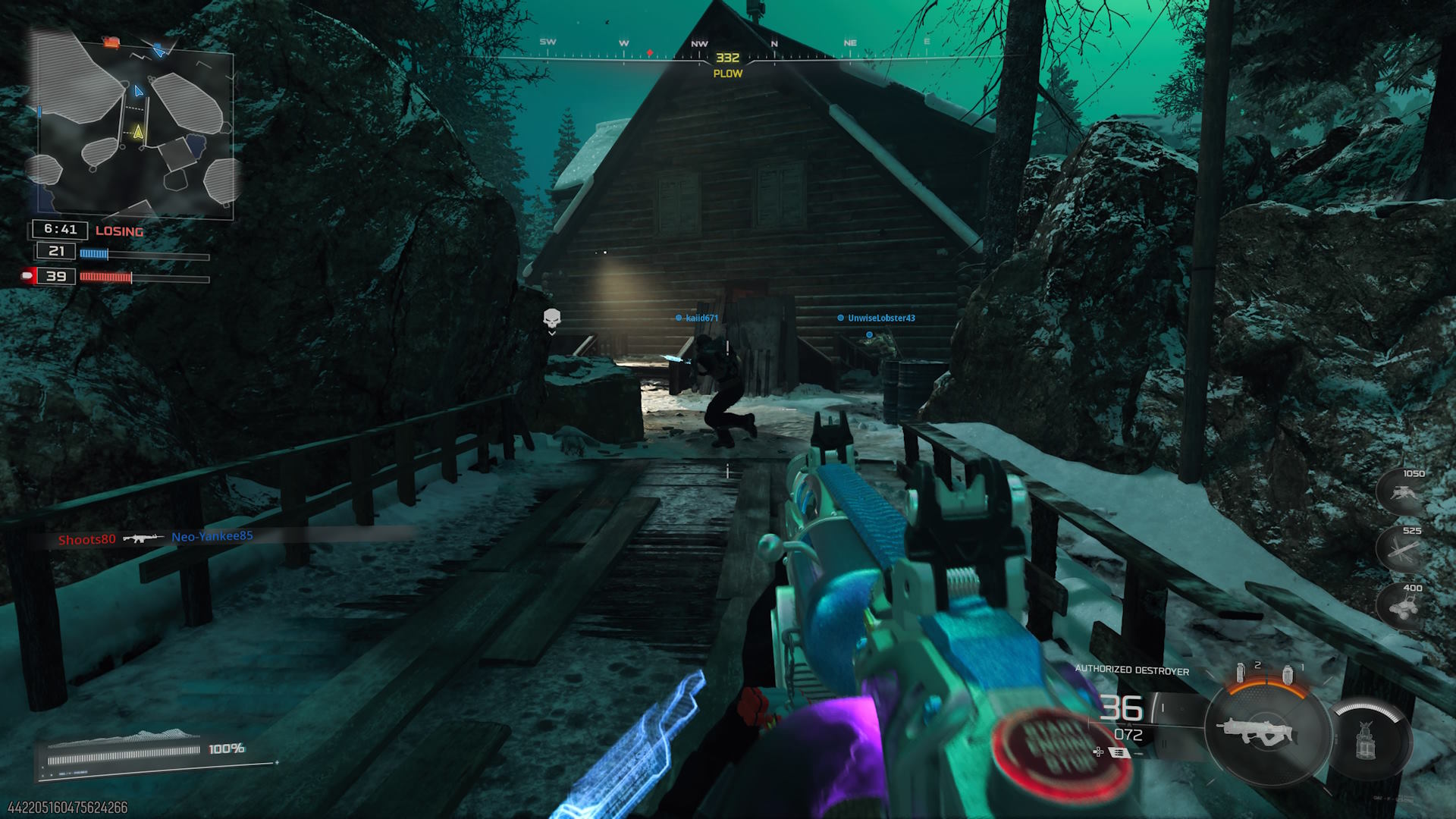Select teammate kaiid671's name tag
The image size is (1456, 819).
[x=701, y=318]
